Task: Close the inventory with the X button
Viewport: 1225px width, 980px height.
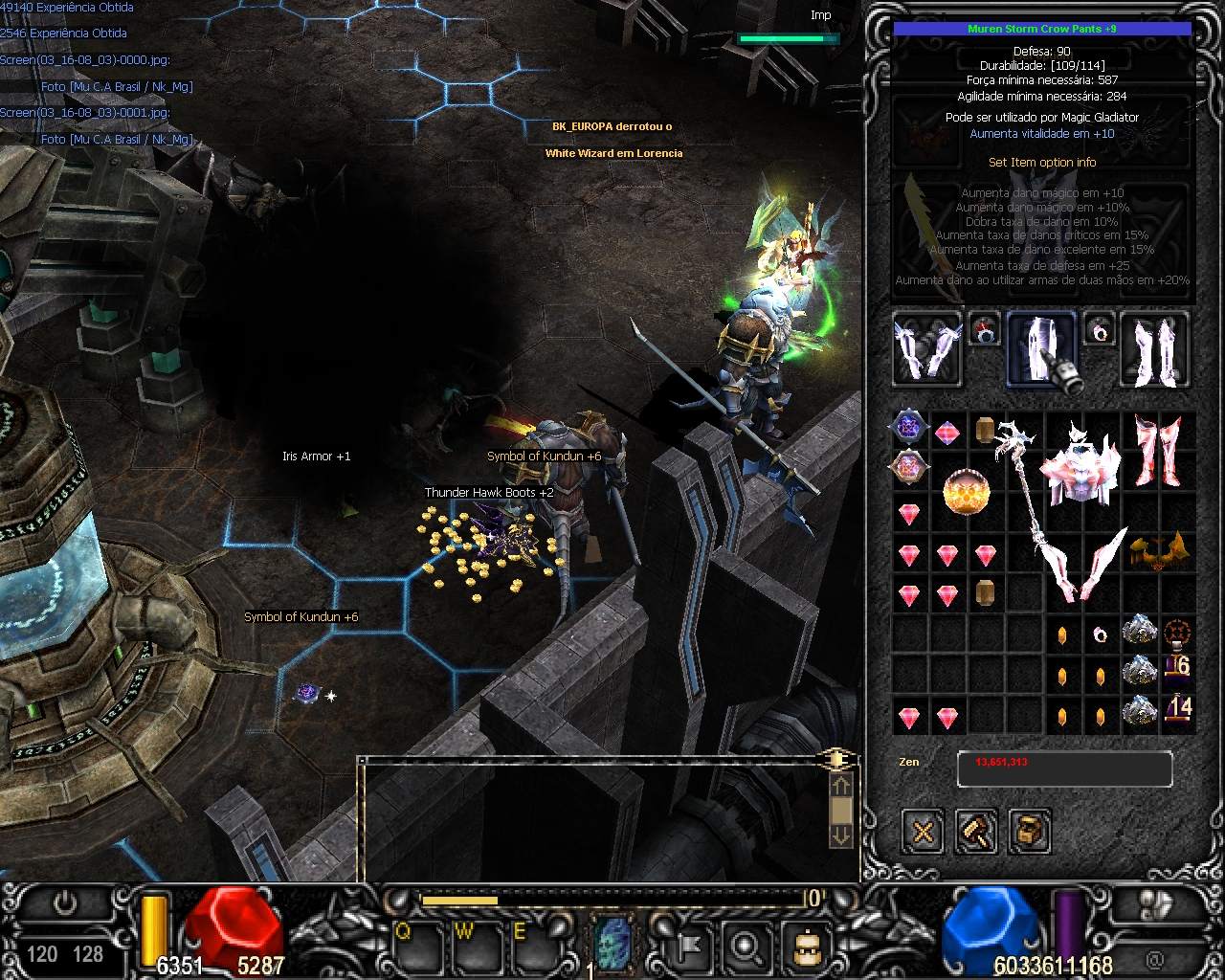Action: click(923, 831)
